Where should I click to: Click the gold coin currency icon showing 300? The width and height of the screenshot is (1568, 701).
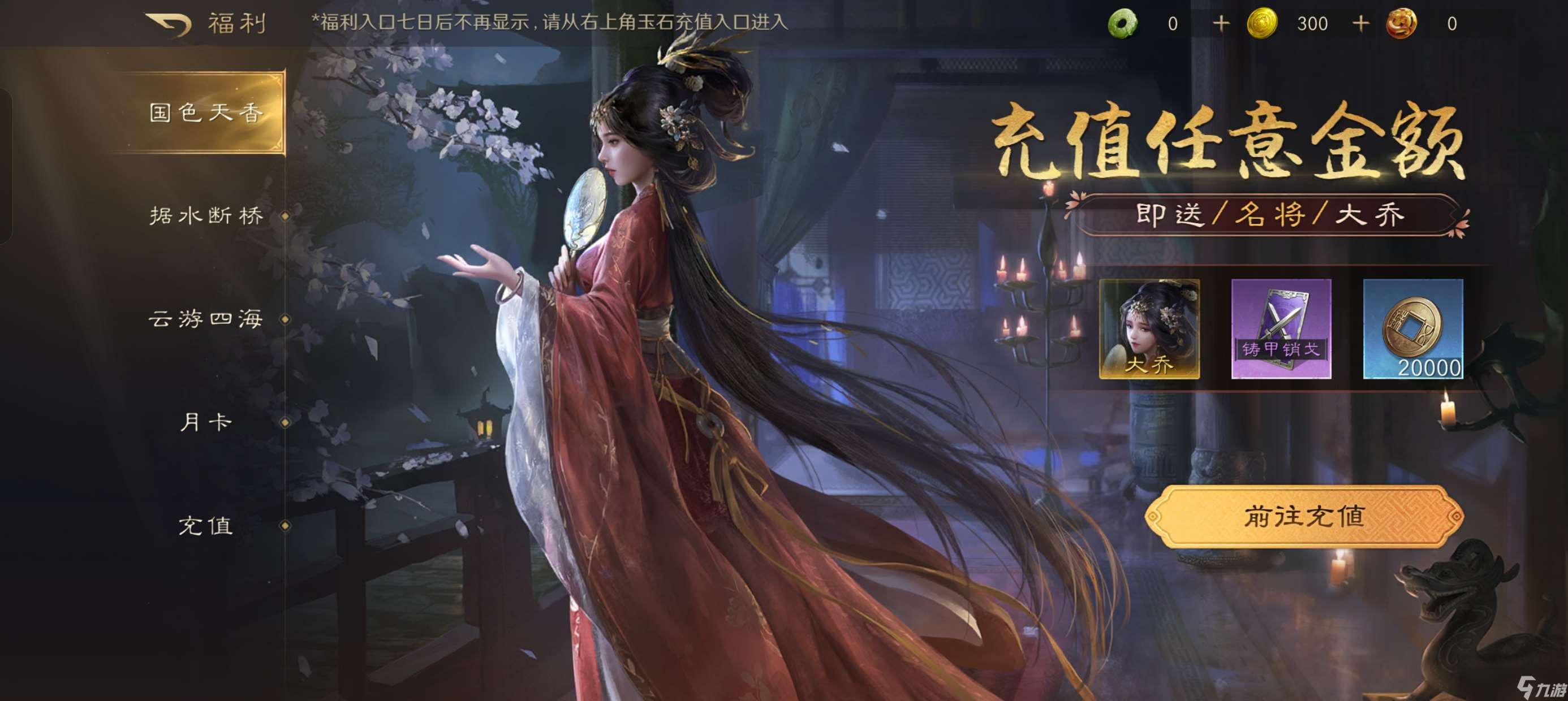[1263, 23]
